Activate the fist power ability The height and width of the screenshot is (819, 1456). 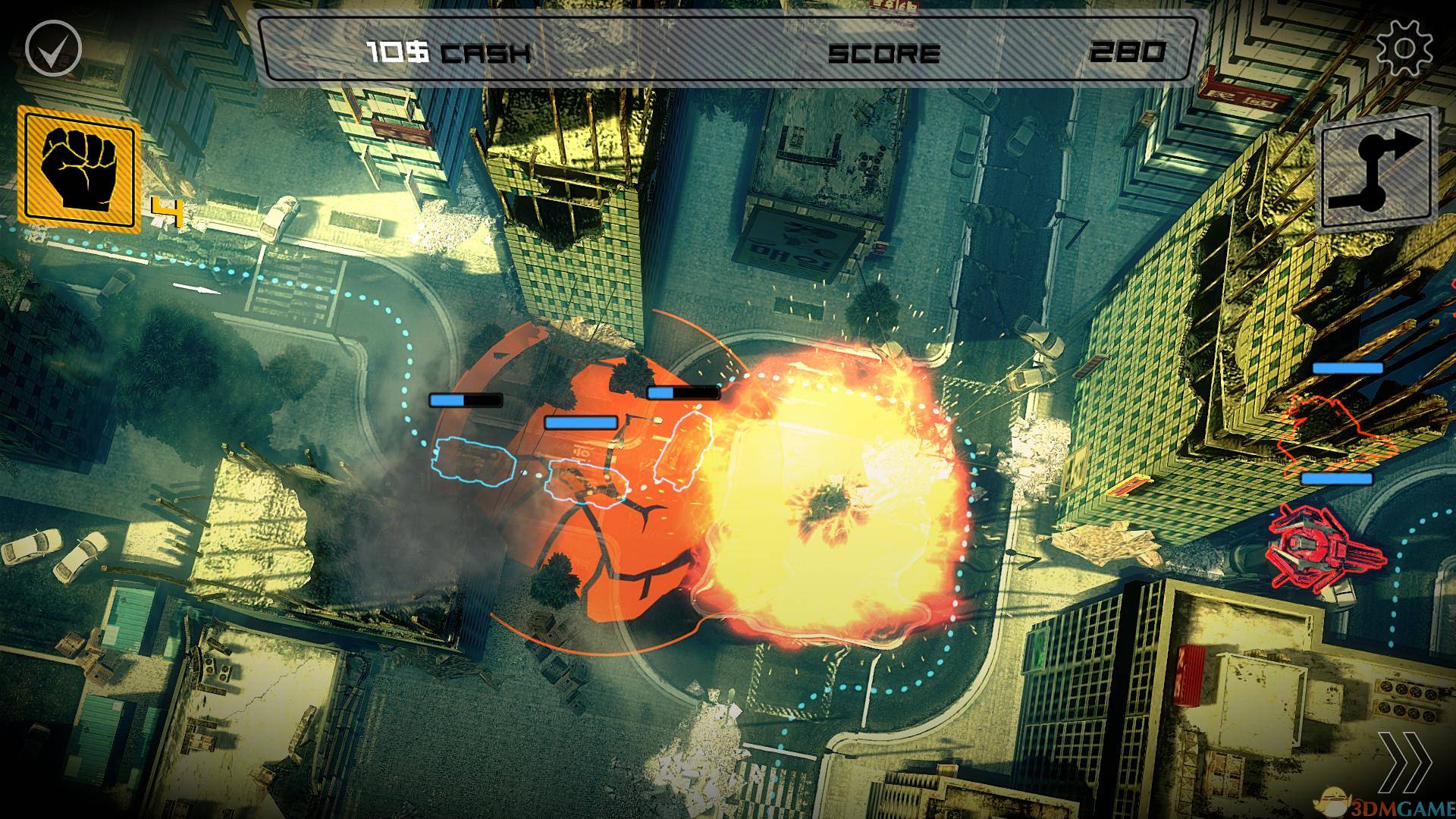[x=79, y=168]
